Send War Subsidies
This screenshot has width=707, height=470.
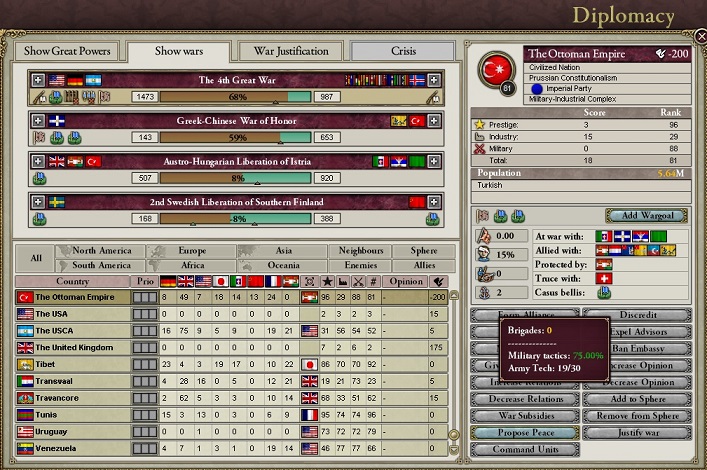[526, 415]
